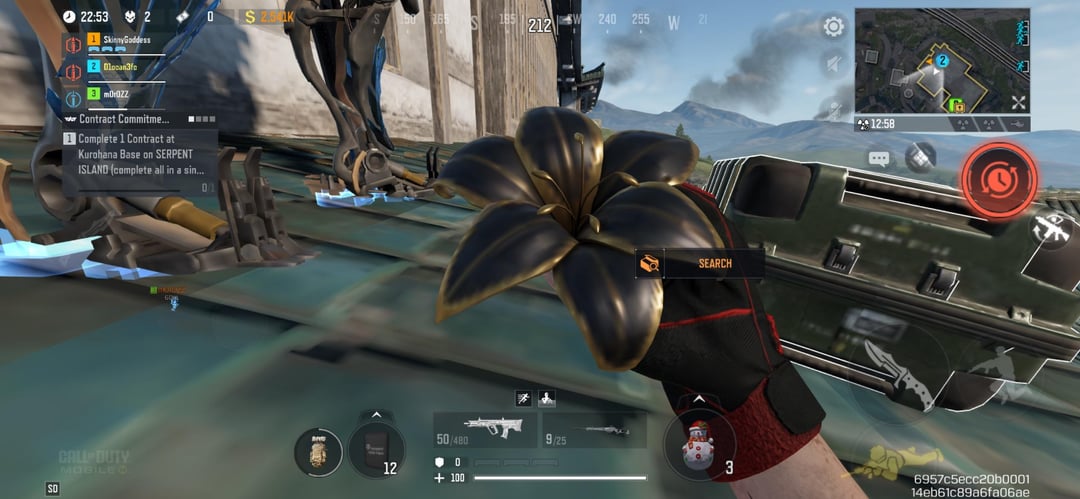This screenshot has height=499, width=1080.
Task: Expand the arrow above the armor plate slot
Action: [x=376, y=413]
